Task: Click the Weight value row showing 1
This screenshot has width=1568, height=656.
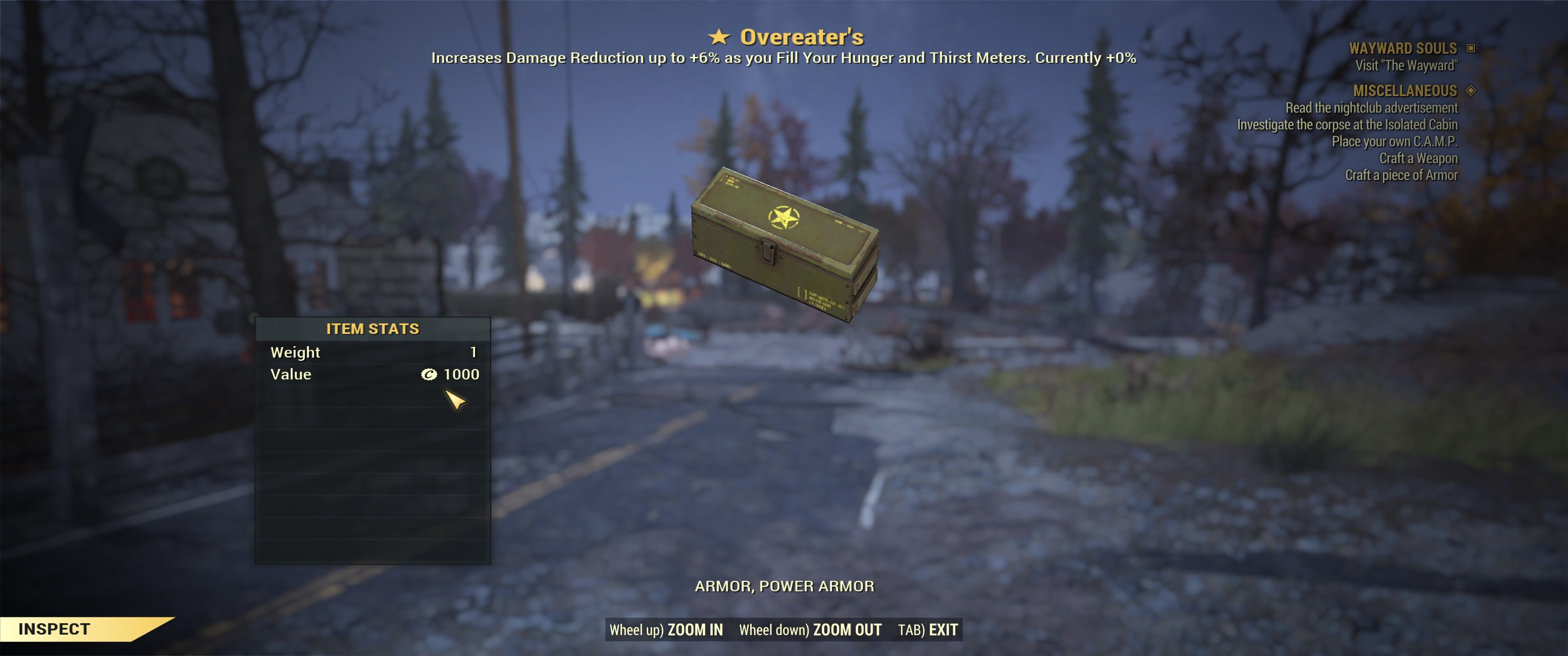Action: (372, 352)
